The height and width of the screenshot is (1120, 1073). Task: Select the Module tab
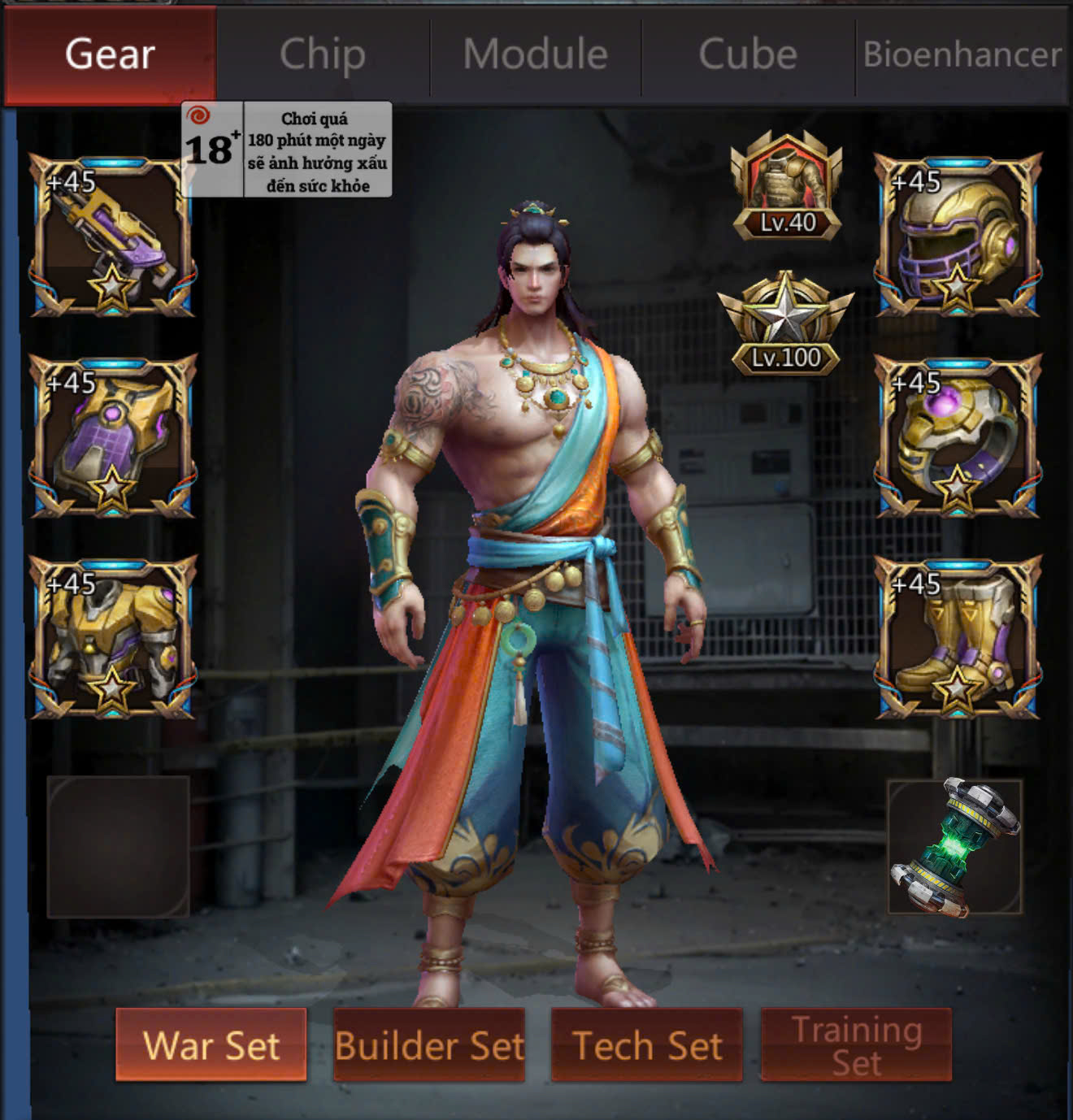click(x=536, y=54)
